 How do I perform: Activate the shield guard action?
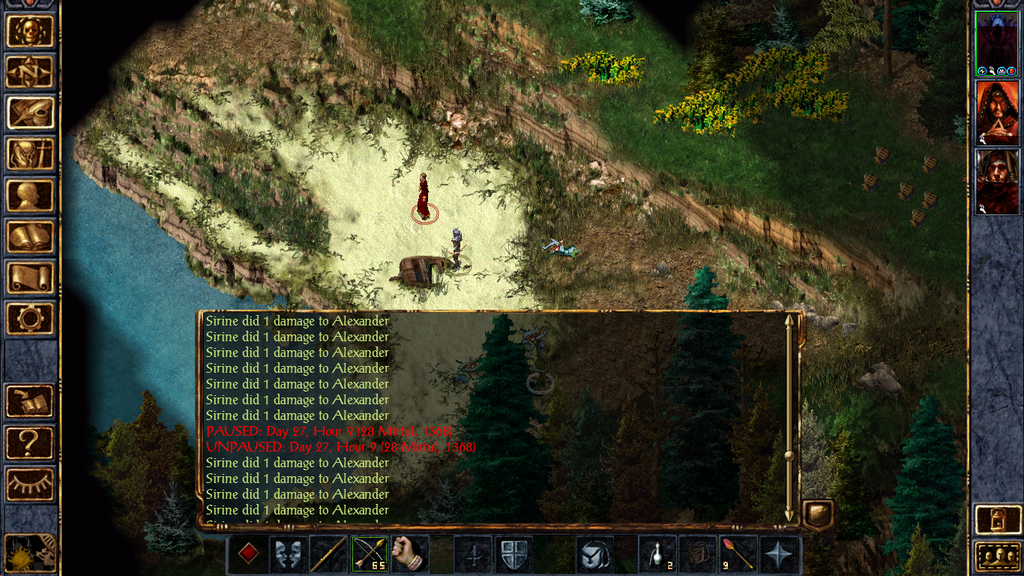514,554
